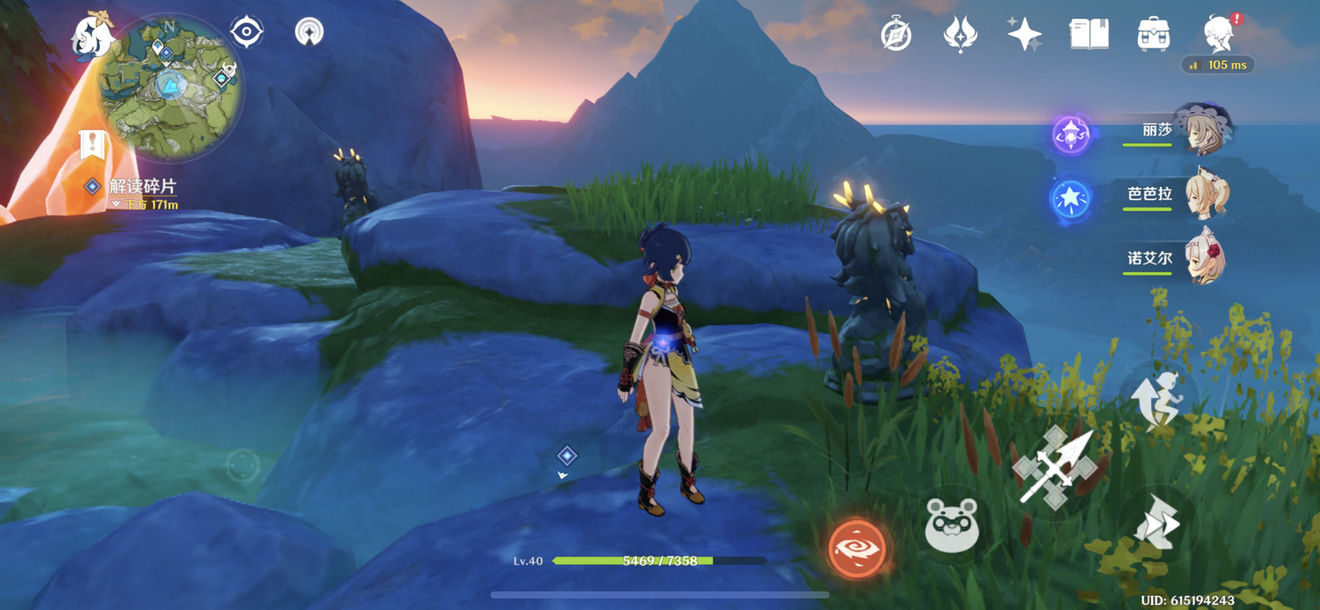Screen dimensions: 1320x610
Task: Open the compass events icon
Action: [896, 35]
